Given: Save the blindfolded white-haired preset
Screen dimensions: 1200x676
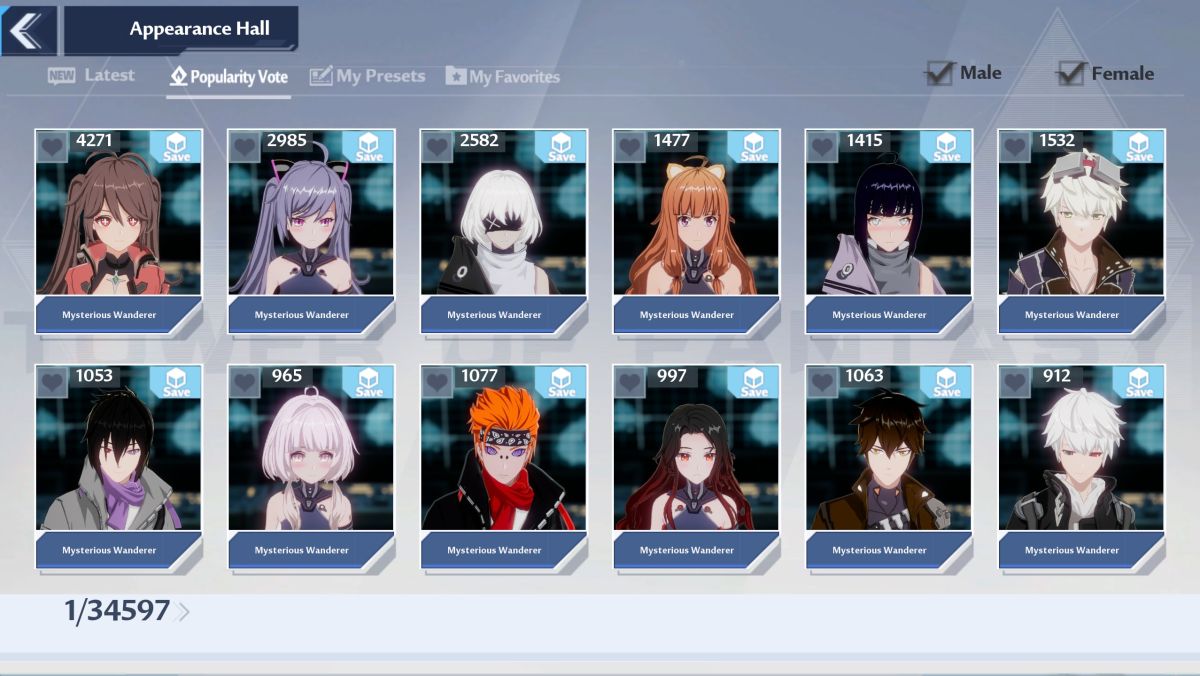Looking at the screenshot, I should pos(561,147).
